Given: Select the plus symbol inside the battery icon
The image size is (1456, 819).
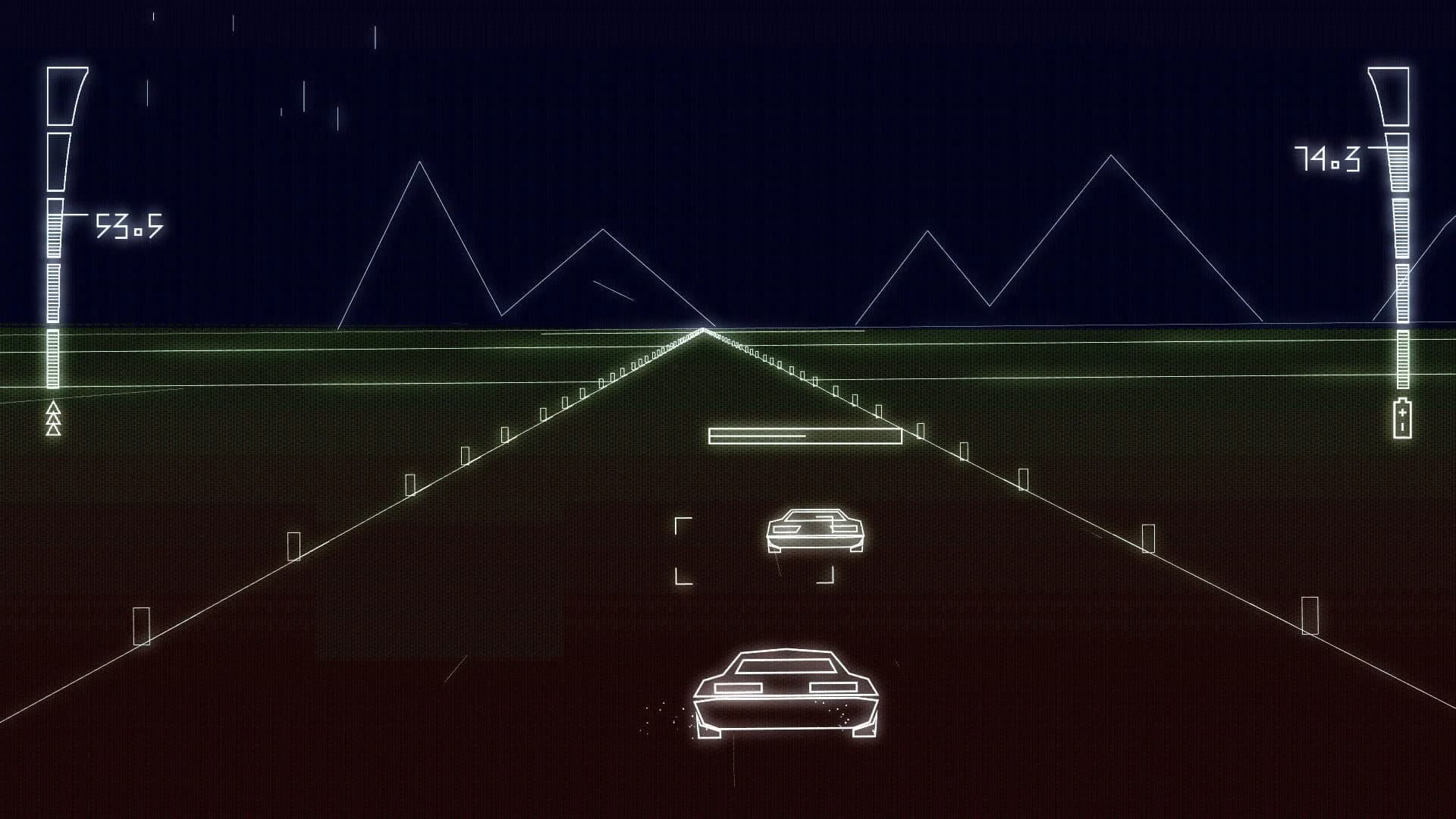Looking at the screenshot, I should [x=1402, y=412].
